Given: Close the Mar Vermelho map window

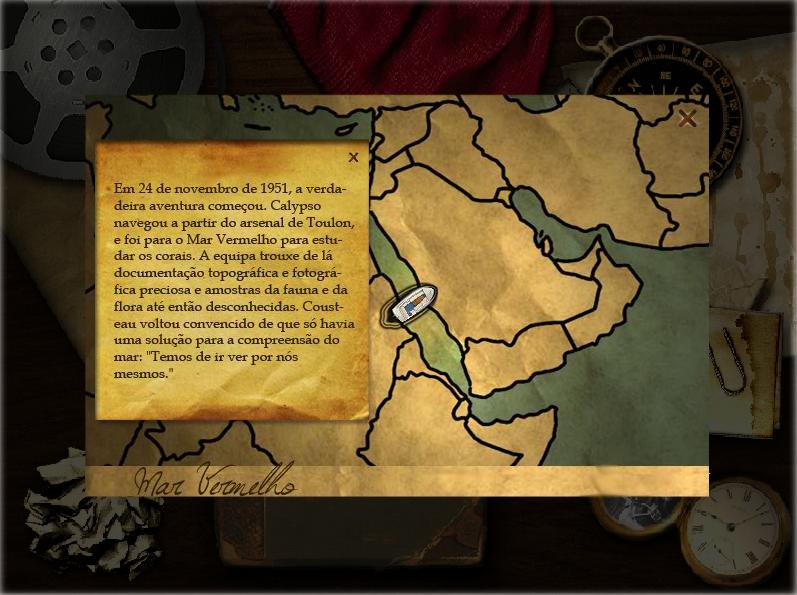Looking at the screenshot, I should tap(687, 119).
